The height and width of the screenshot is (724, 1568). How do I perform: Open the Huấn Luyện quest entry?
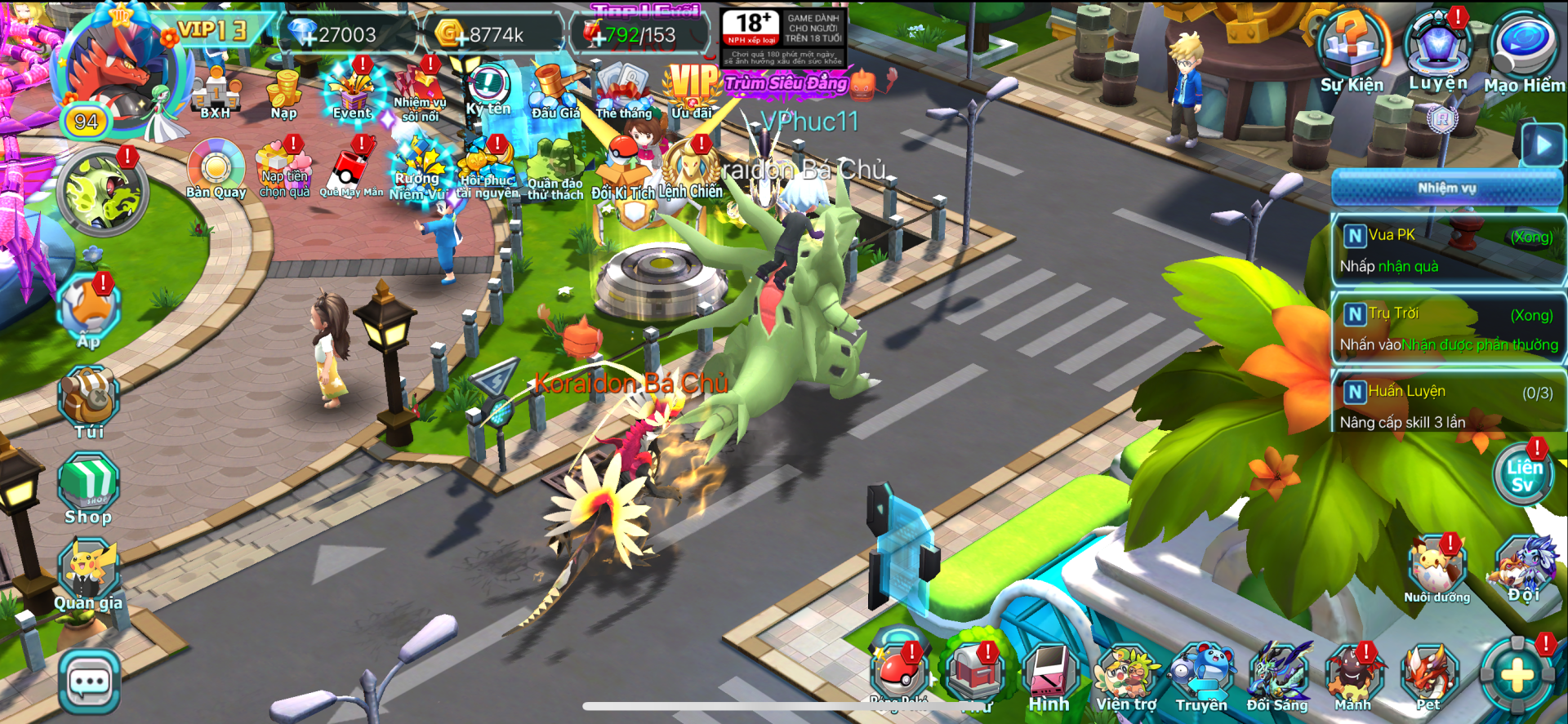(1447, 406)
